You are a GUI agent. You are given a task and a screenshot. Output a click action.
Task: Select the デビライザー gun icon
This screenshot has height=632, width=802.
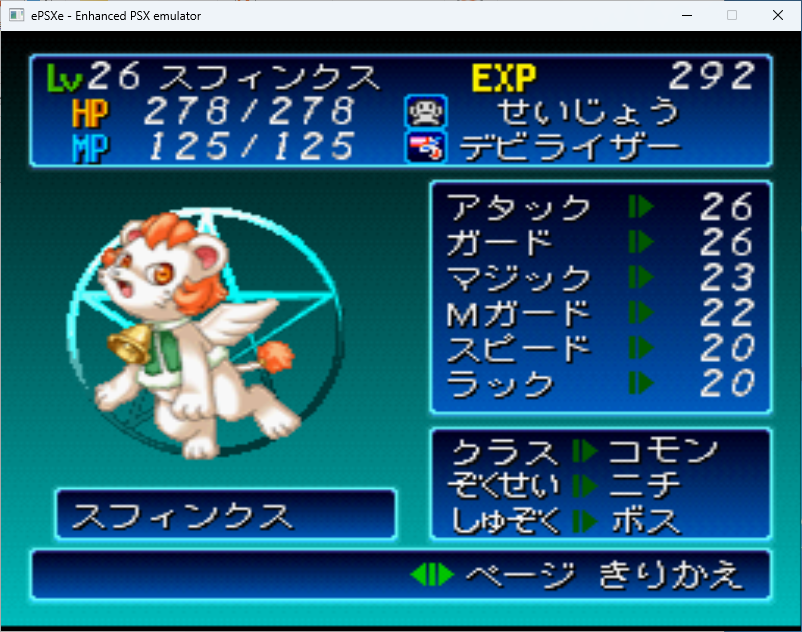tap(419, 147)
